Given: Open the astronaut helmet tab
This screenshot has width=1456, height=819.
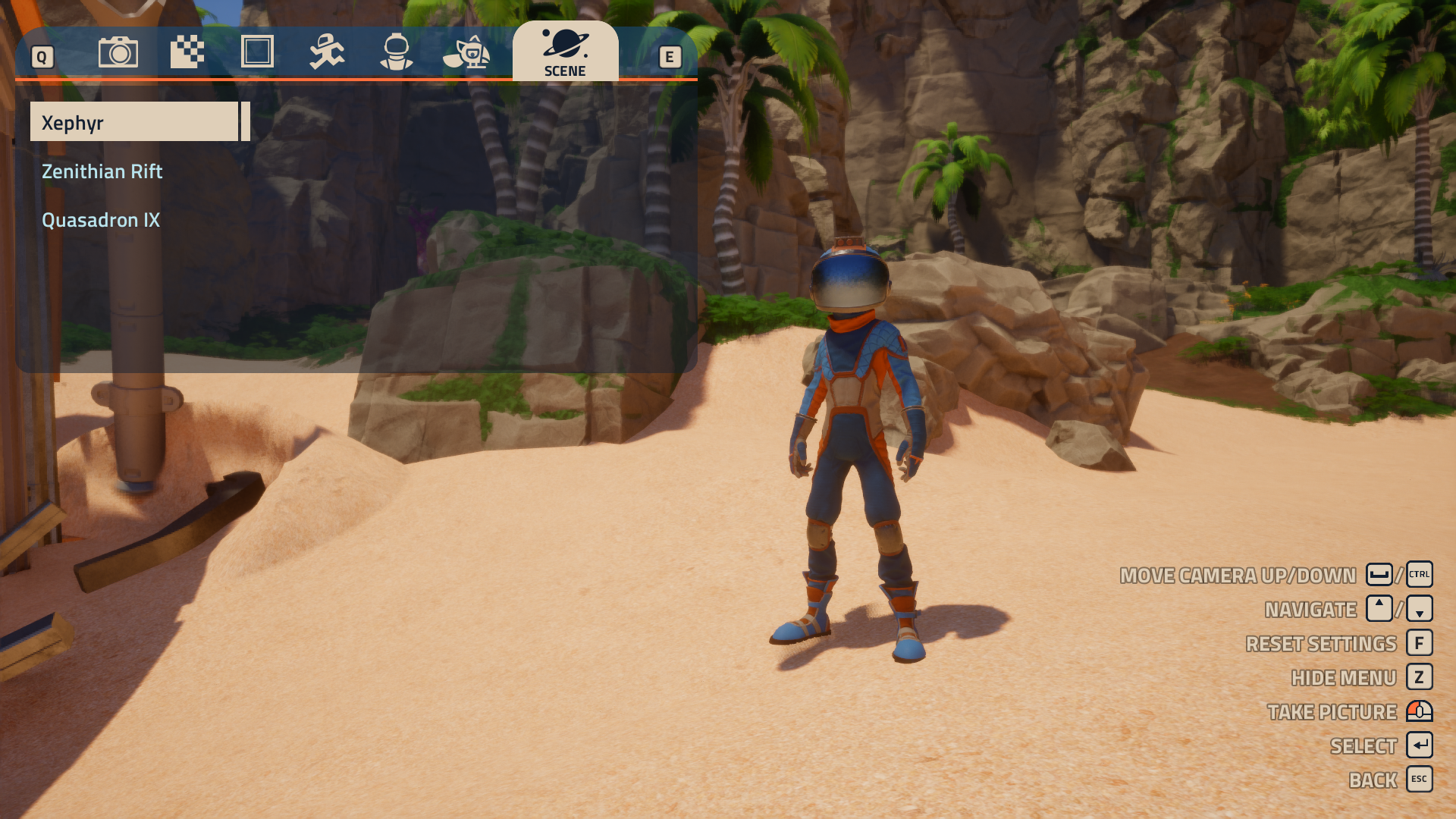Looking at the screenshot, I should (397, 52).
